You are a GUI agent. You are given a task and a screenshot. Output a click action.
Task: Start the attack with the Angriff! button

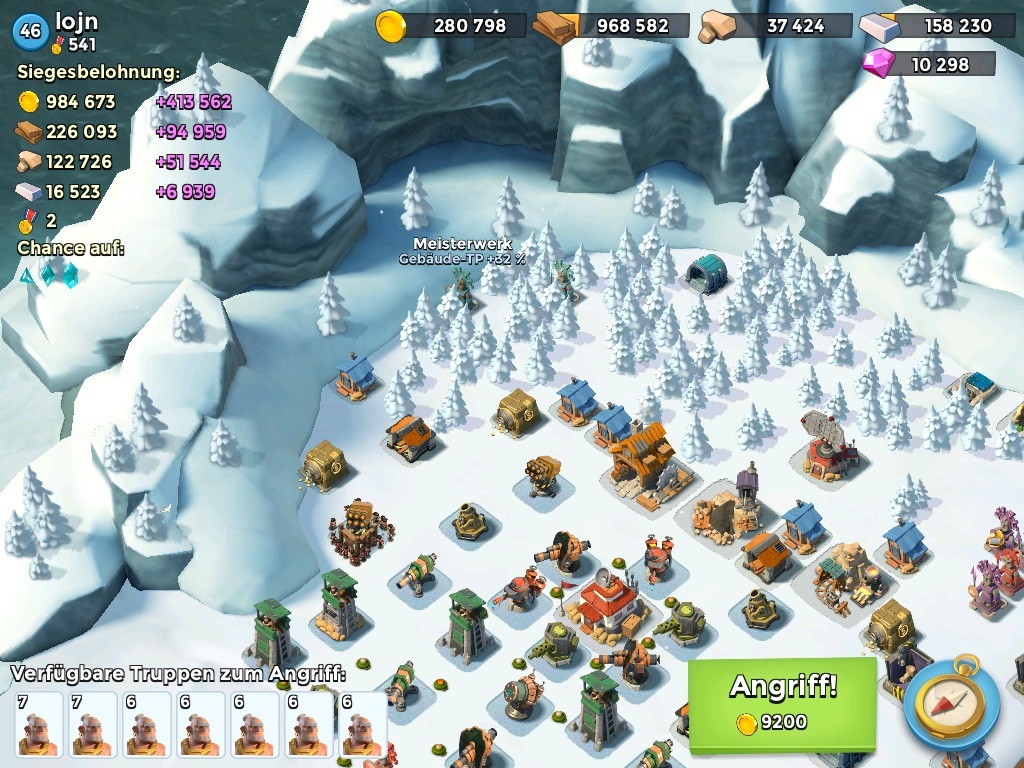[782, 702]
